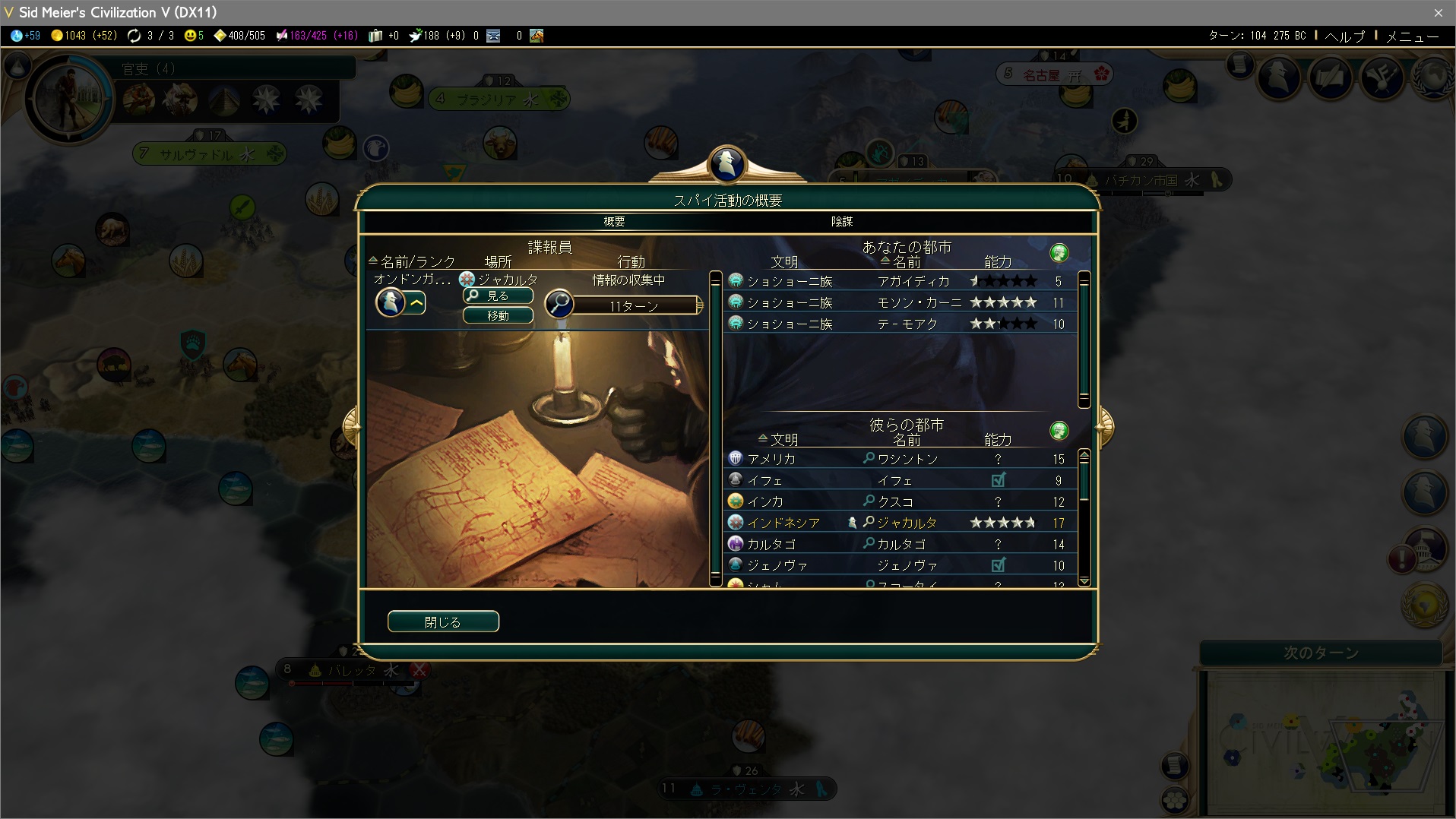Click the 見る button for Jakarta
This screenshot has height=819, width=1456.
(x=498, y=296)
